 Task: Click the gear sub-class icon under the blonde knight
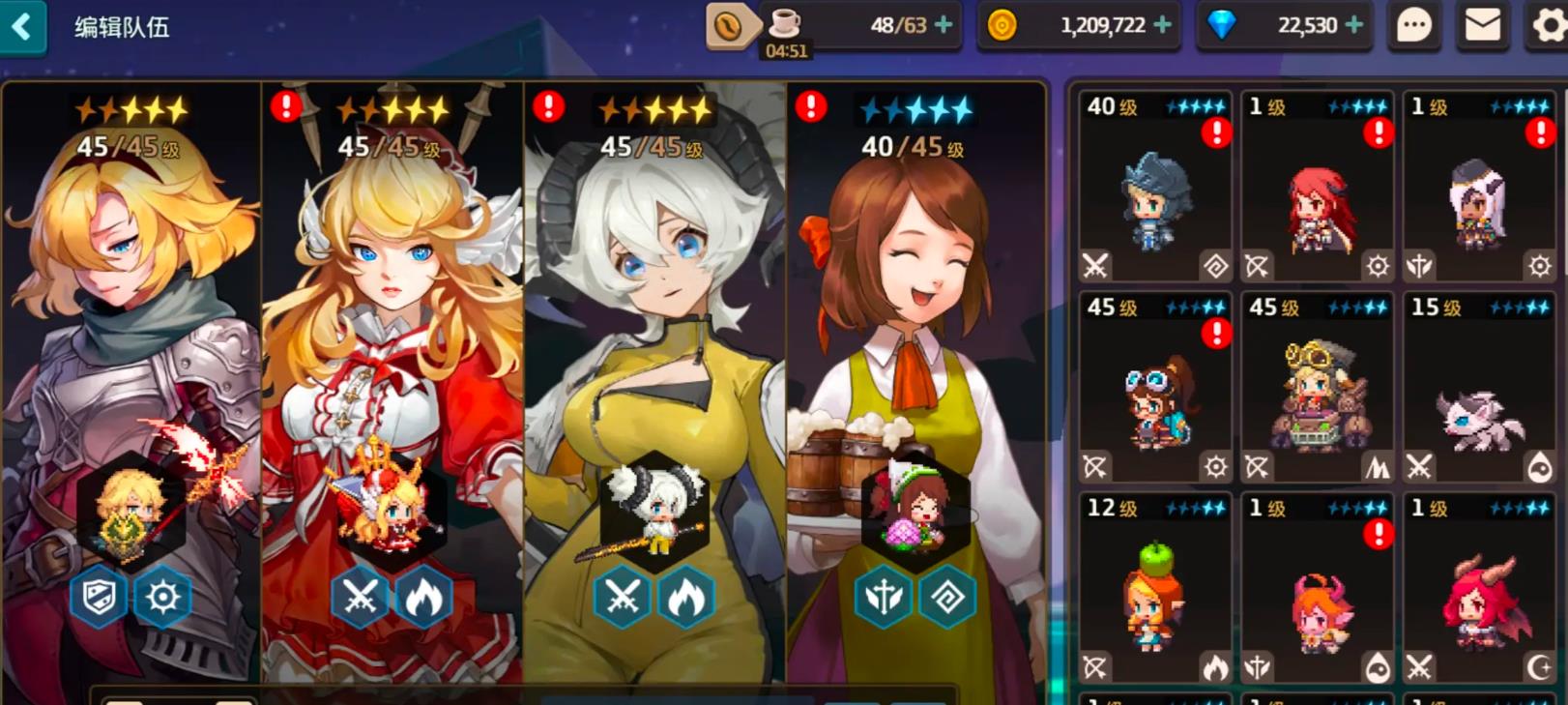[x=164, y=597]
